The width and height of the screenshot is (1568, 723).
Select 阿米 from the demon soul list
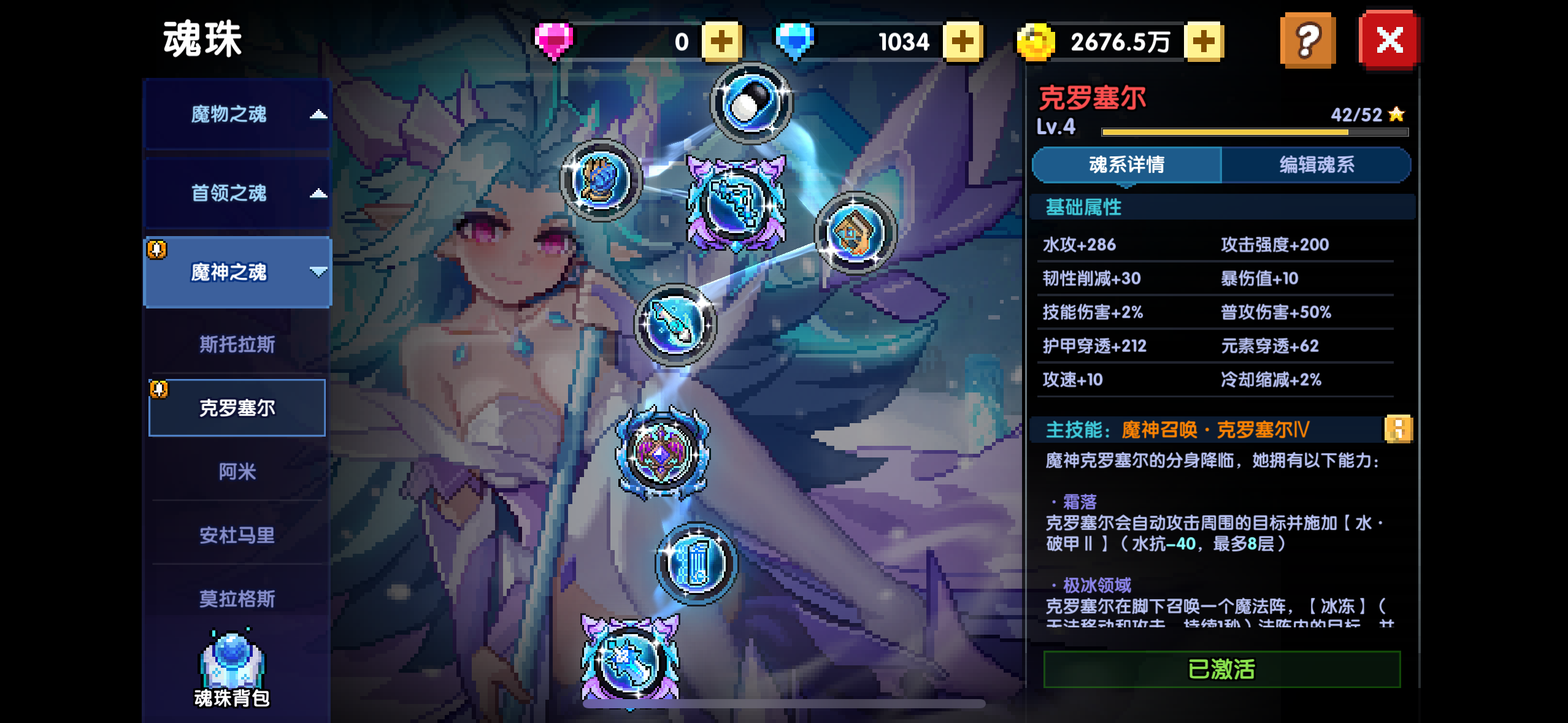[236, 470]
